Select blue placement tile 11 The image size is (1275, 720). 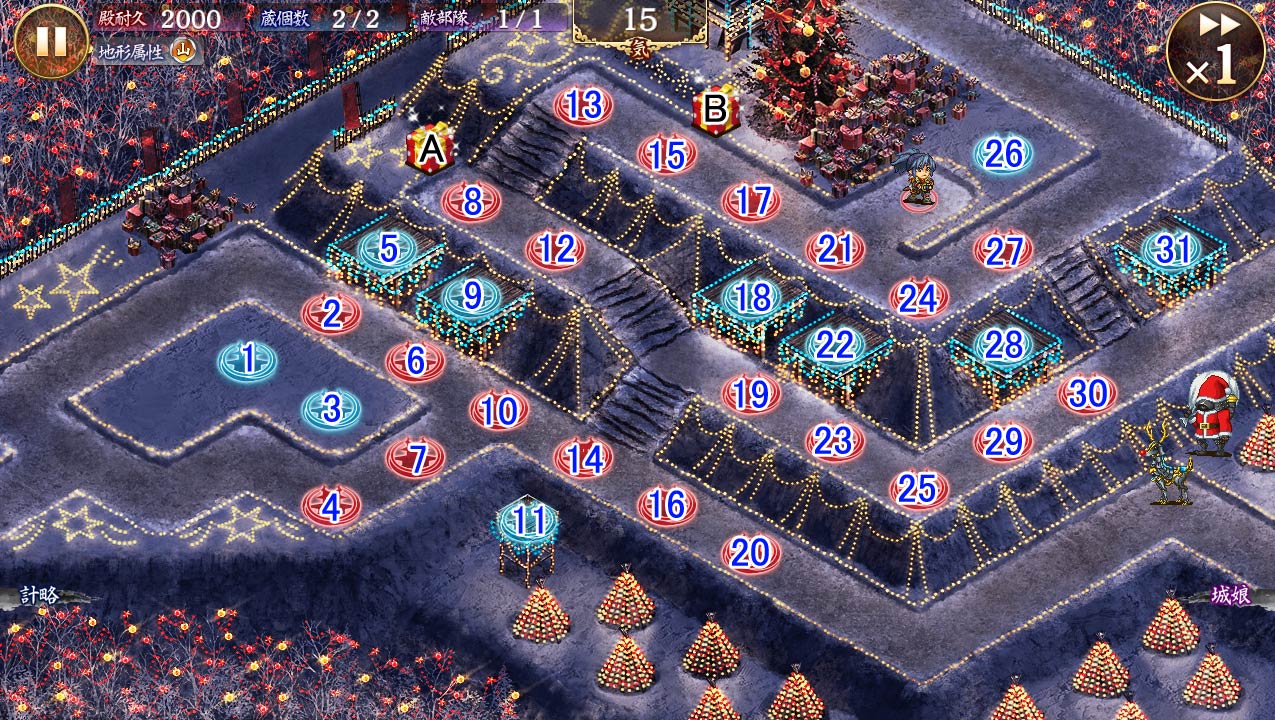[528, 521]
